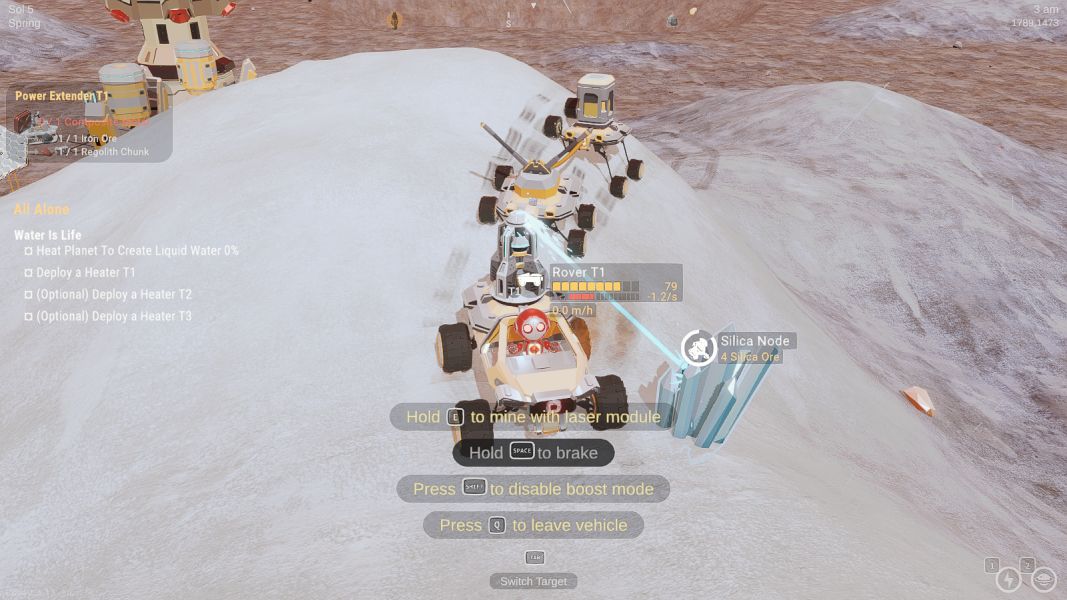Click the Optional Deploy a Heater T2 objective
1067x600 pixels.
[x=113, y=294]
